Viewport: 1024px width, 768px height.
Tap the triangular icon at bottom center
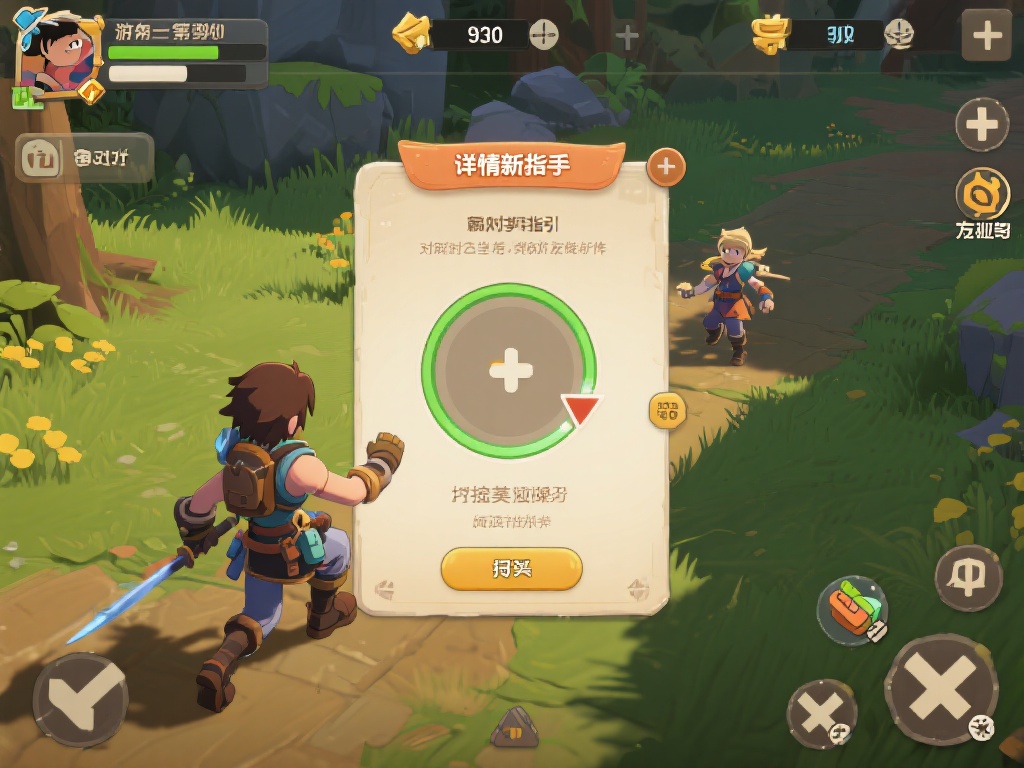pyautogui.click(x=514, y=729)
